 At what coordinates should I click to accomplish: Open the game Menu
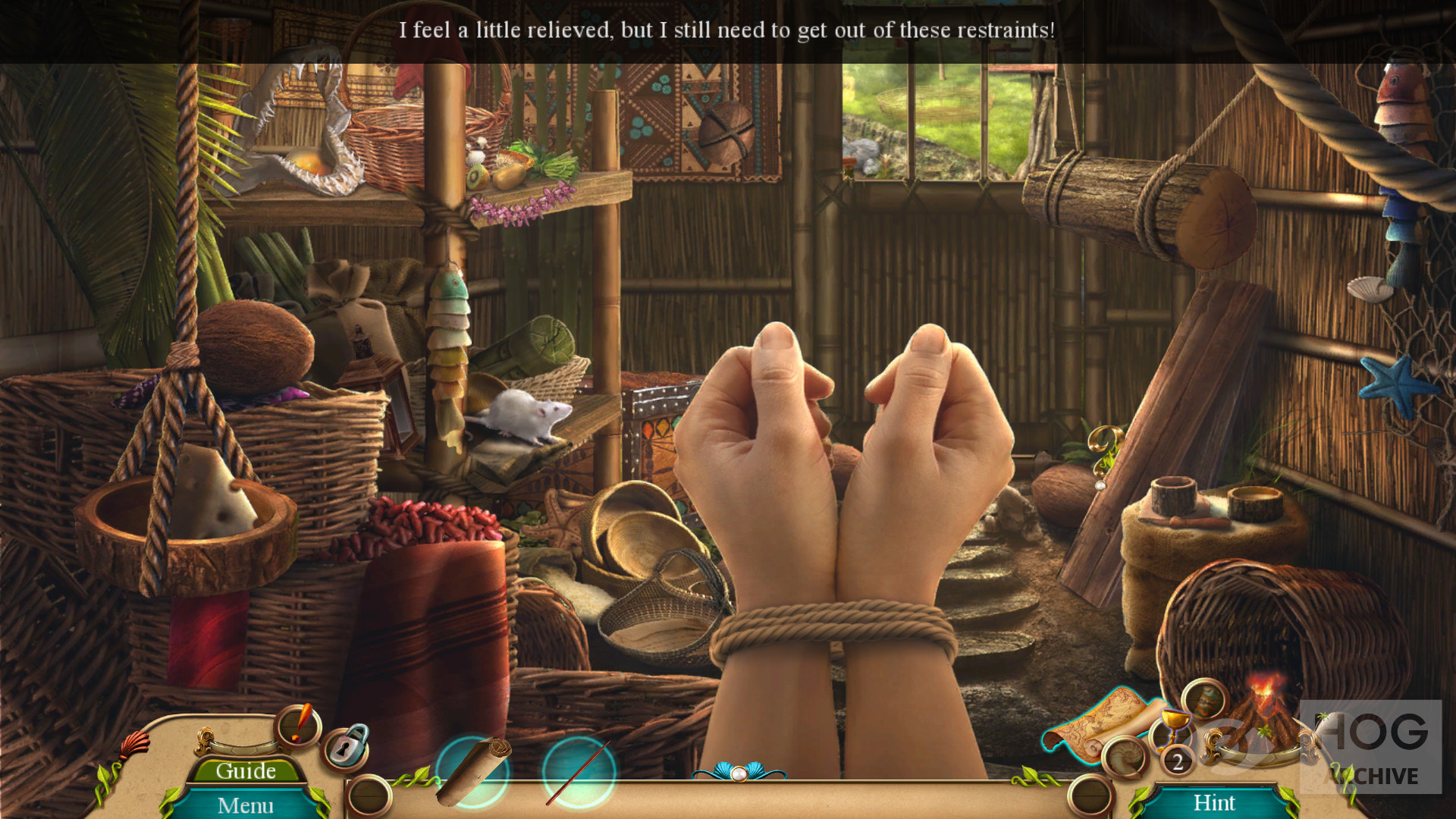pyautogui.click(x=246, y=805)
